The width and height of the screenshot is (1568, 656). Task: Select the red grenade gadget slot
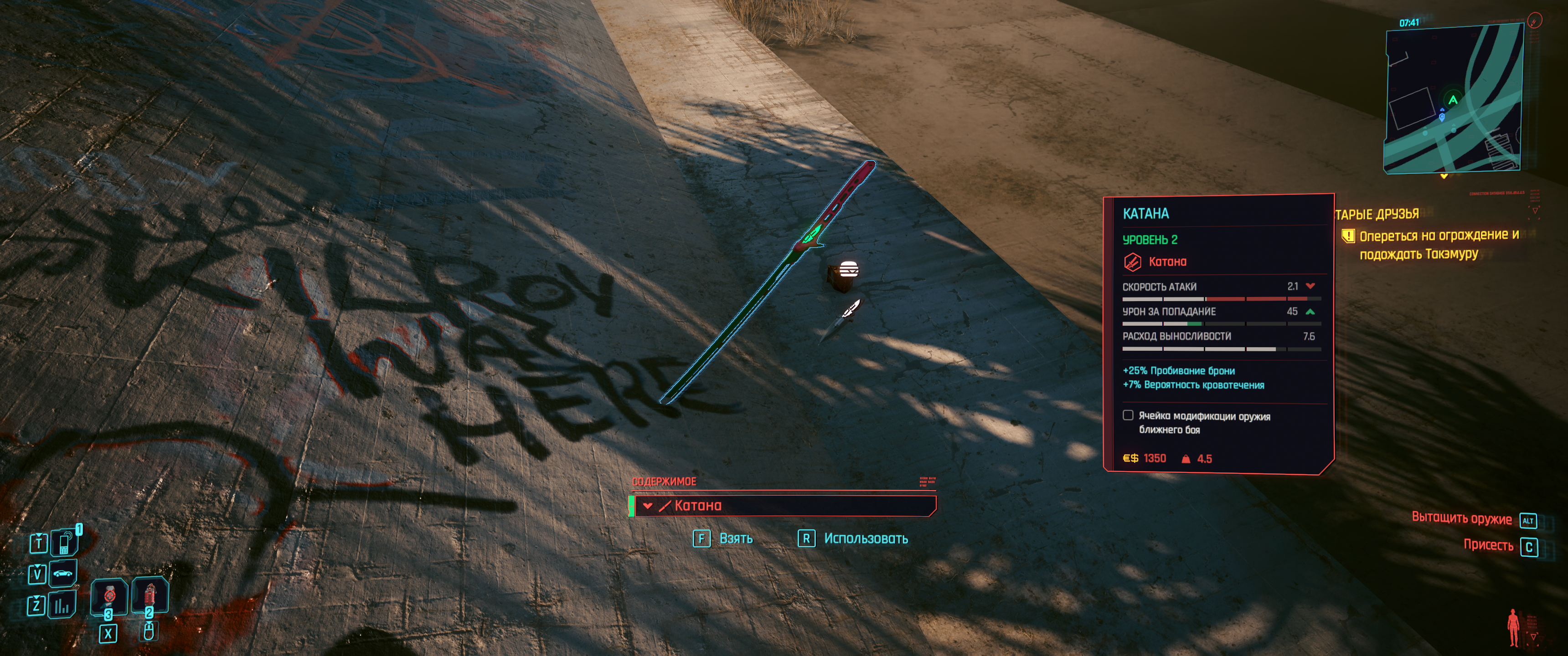point(150,594)
